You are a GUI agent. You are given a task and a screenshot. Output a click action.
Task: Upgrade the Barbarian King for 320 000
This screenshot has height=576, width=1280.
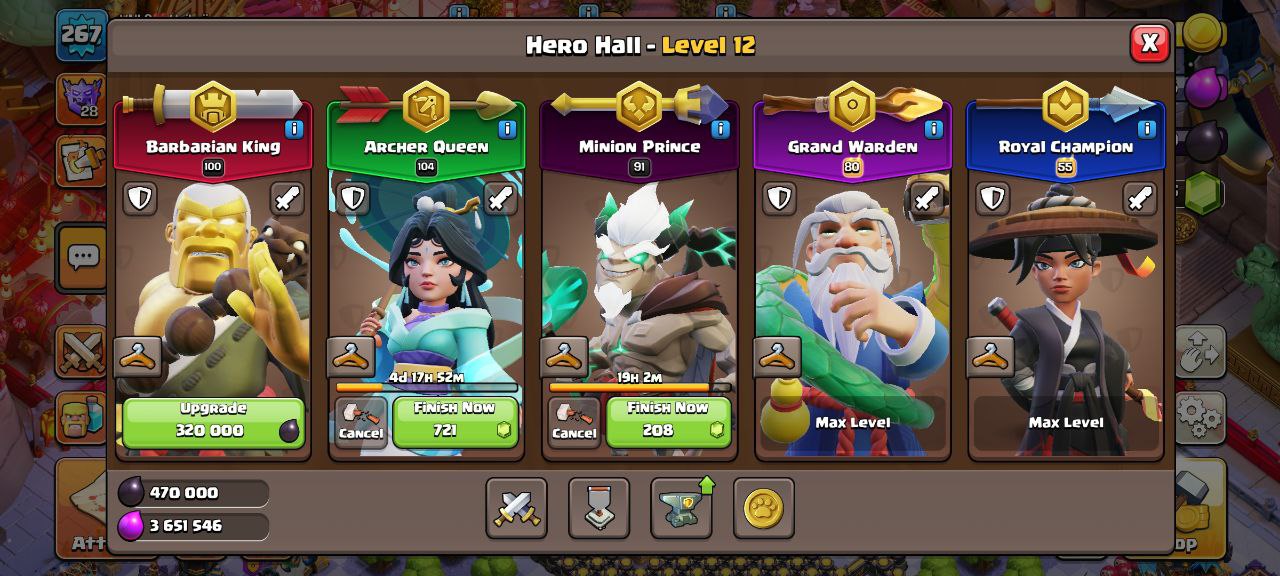213,422
